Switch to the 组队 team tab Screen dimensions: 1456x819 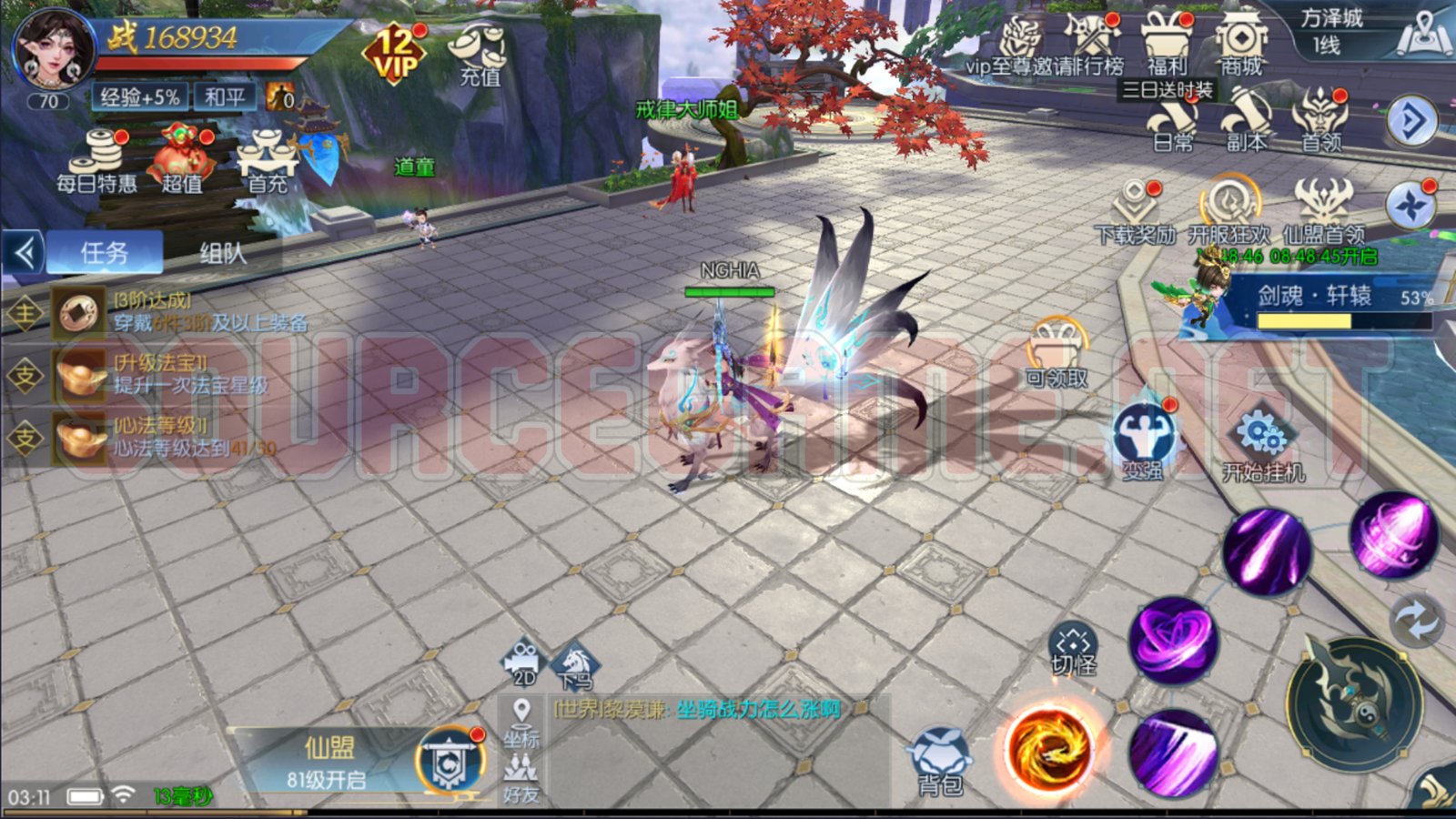[x=223, y=253]
